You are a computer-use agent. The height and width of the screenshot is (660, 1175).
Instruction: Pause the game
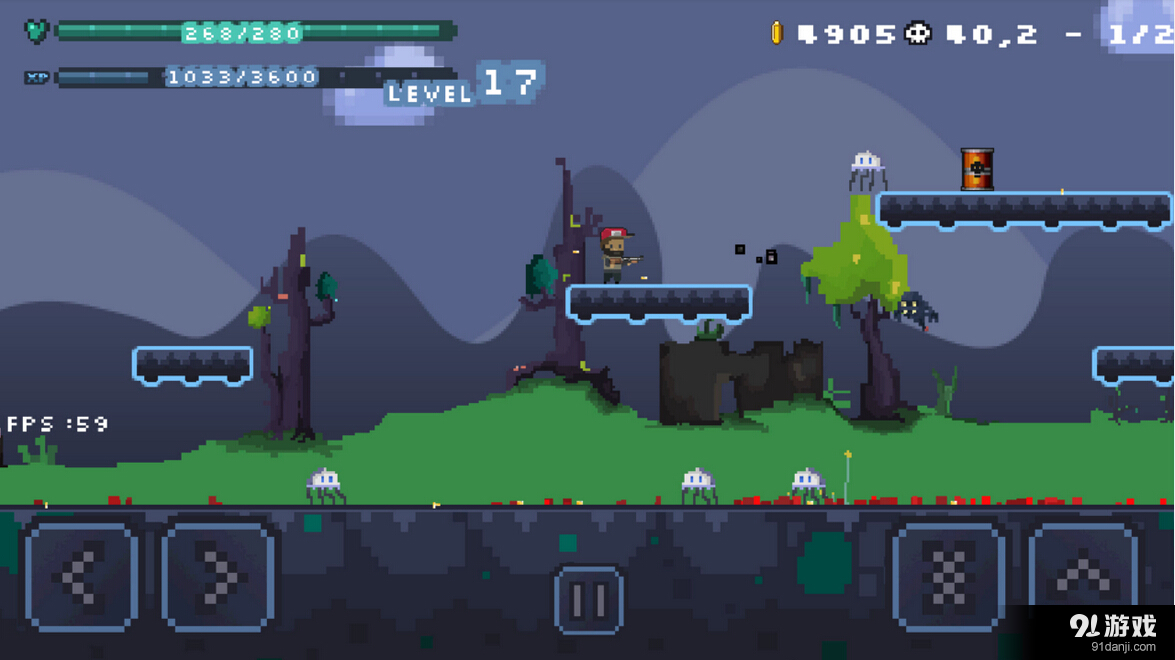point(588,600)
